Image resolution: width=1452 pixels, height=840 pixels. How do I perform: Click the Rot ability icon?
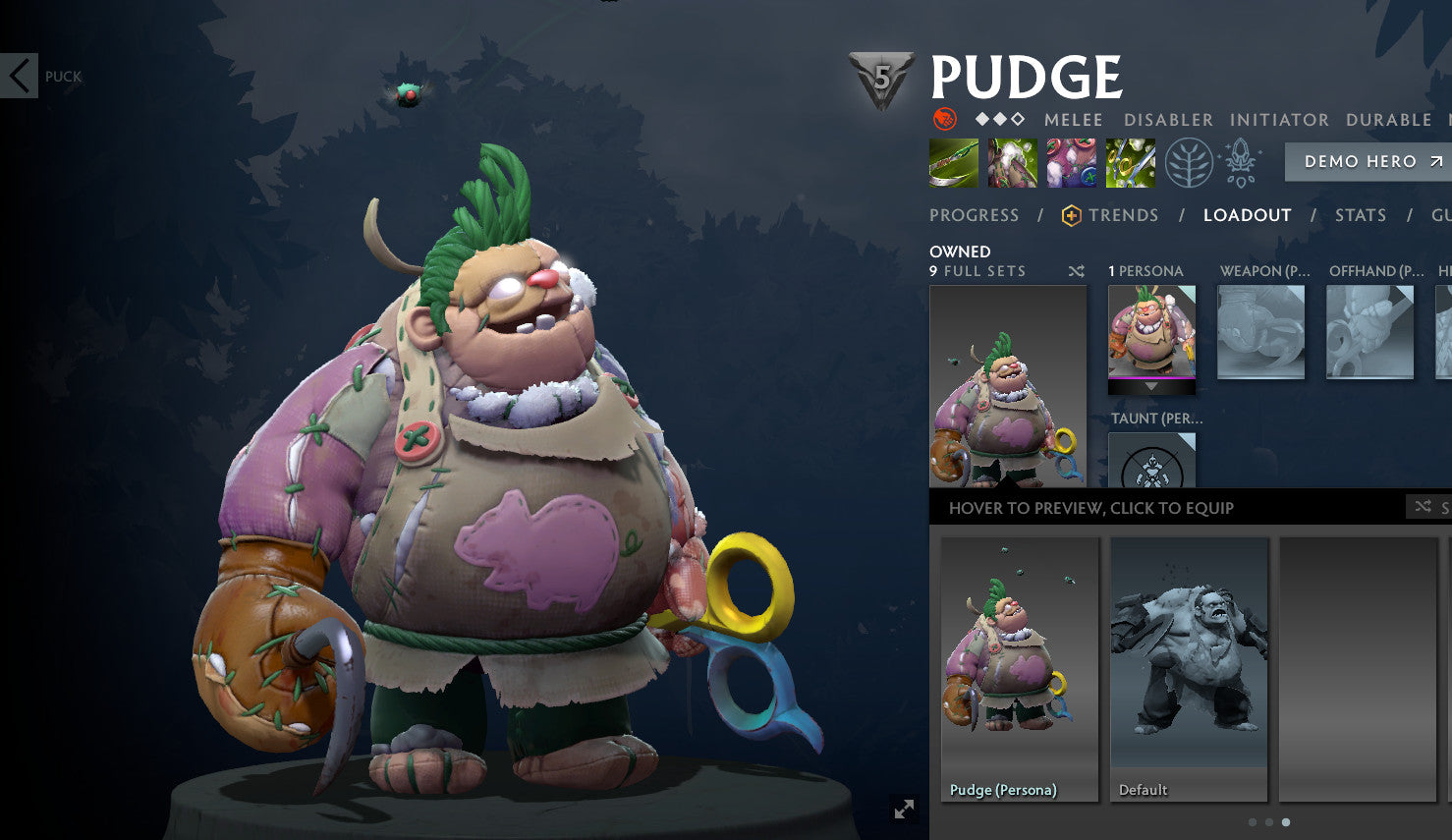tap(1013, 163)
